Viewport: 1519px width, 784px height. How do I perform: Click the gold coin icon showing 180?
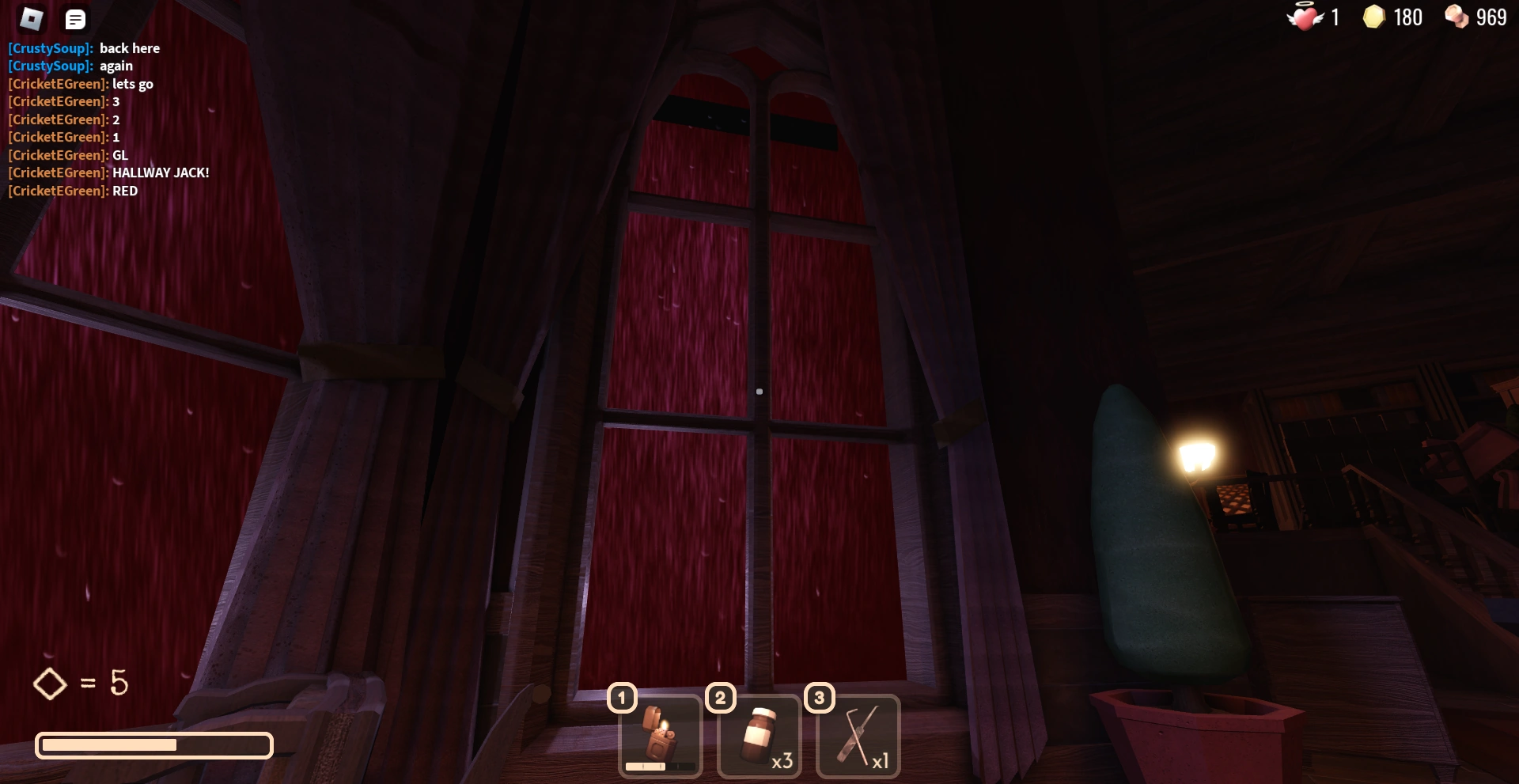tap(1375, 17)
